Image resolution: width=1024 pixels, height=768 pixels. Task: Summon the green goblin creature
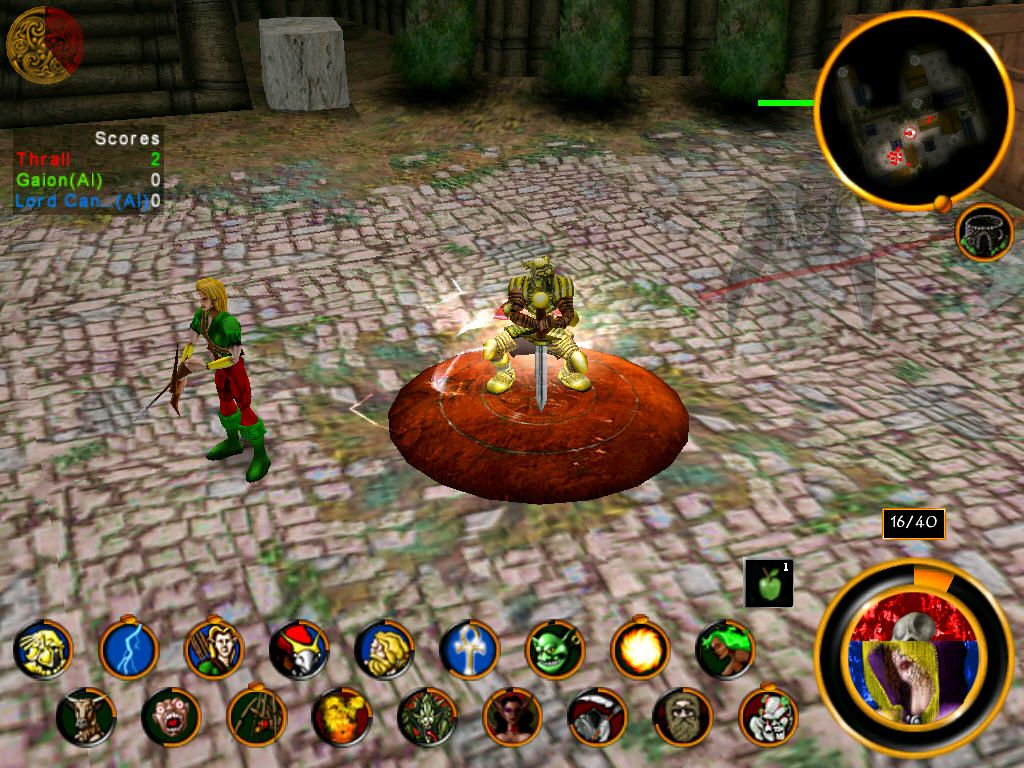[554, 649]
